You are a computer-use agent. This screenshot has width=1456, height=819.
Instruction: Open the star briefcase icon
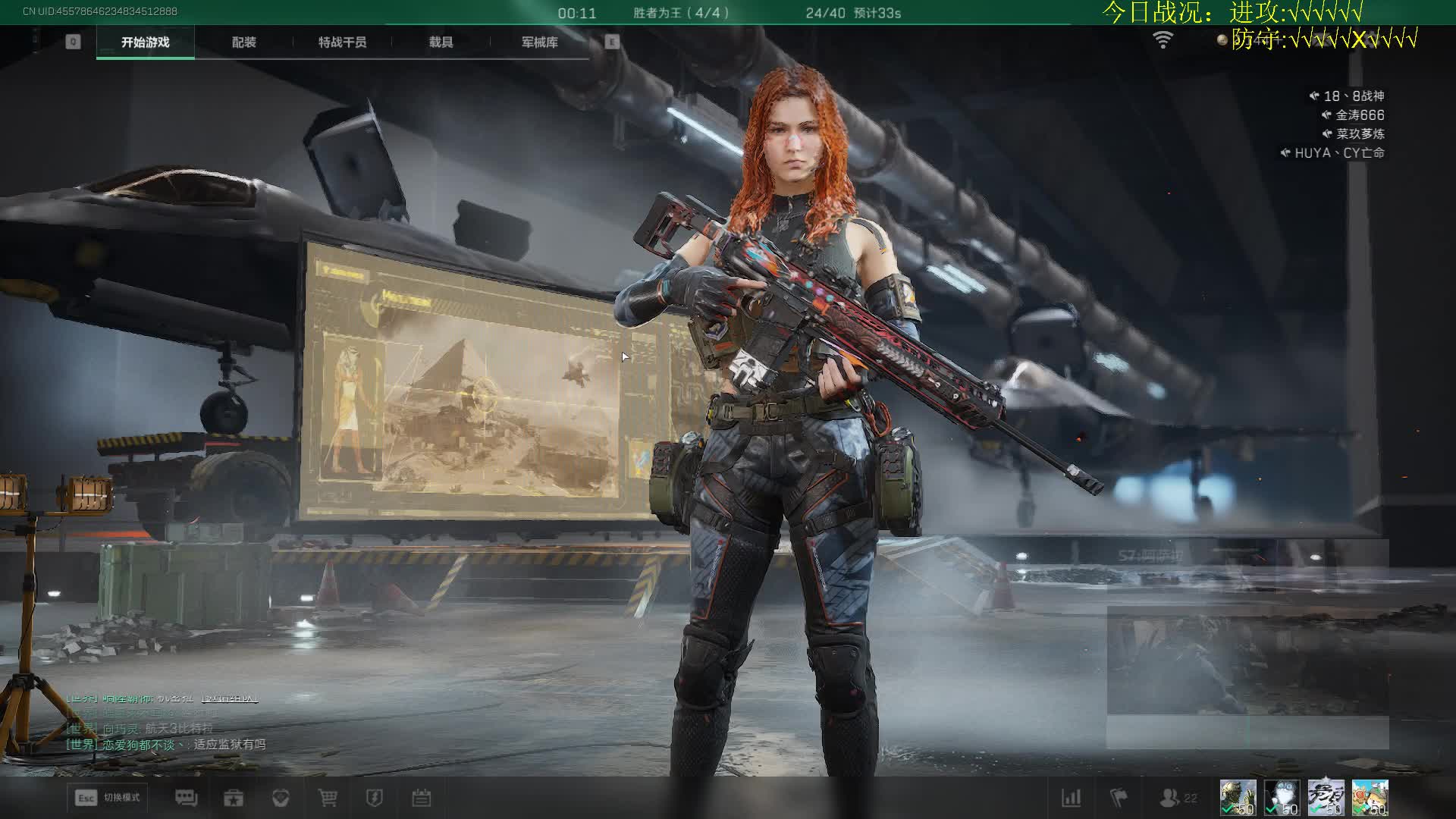click(234, 798)
